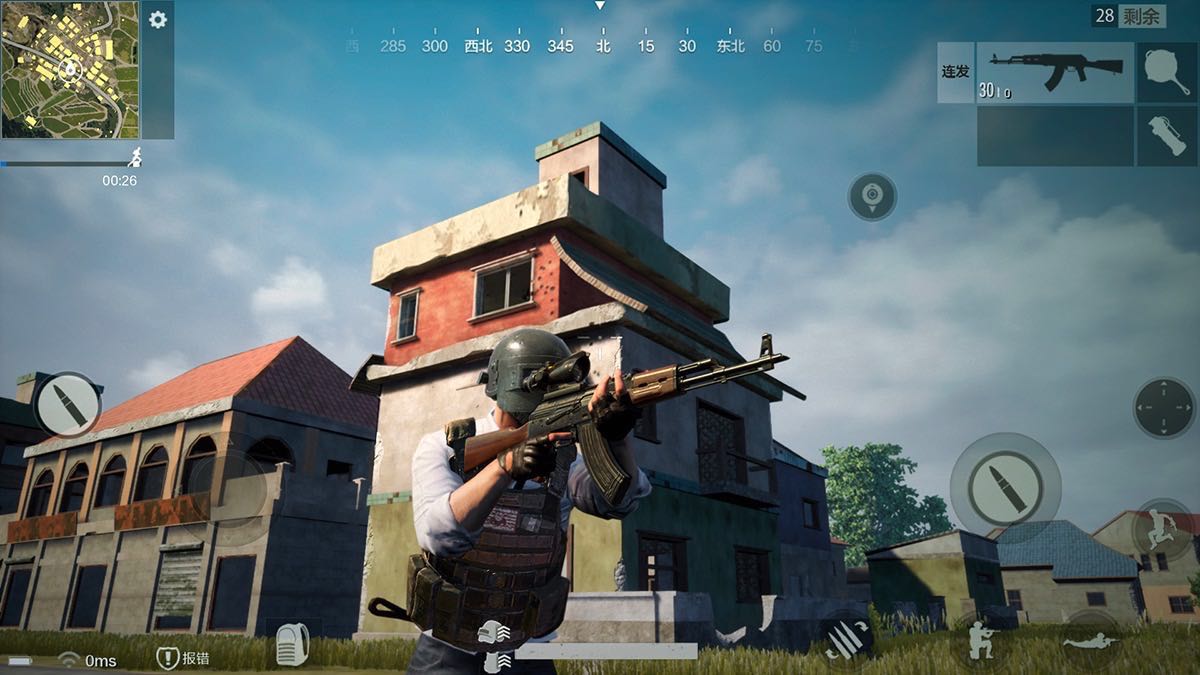
Task: Fire using the large right bullet button
Action: [x=1004, y=487]
